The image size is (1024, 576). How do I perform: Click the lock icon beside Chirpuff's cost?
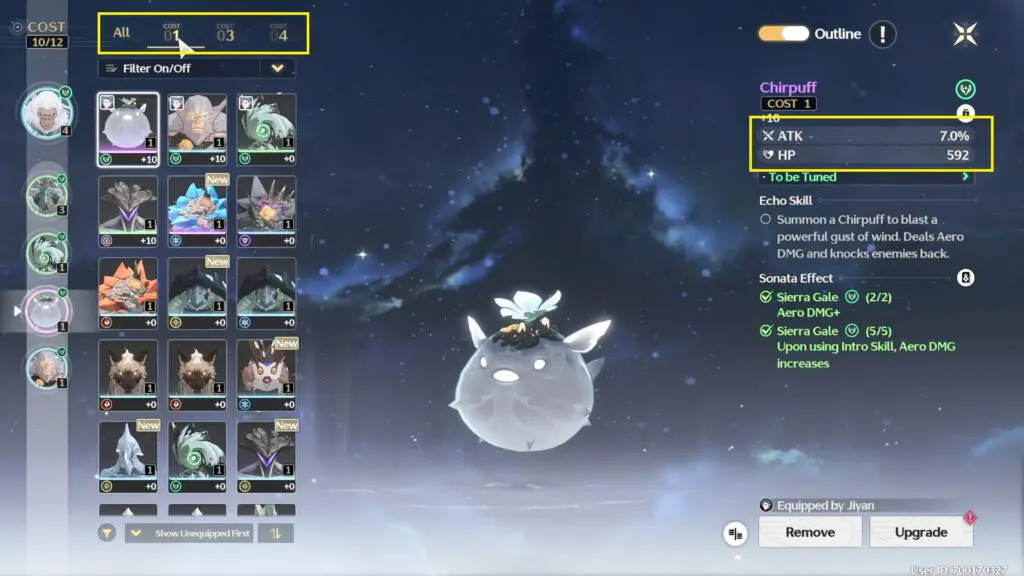[966, 113]
